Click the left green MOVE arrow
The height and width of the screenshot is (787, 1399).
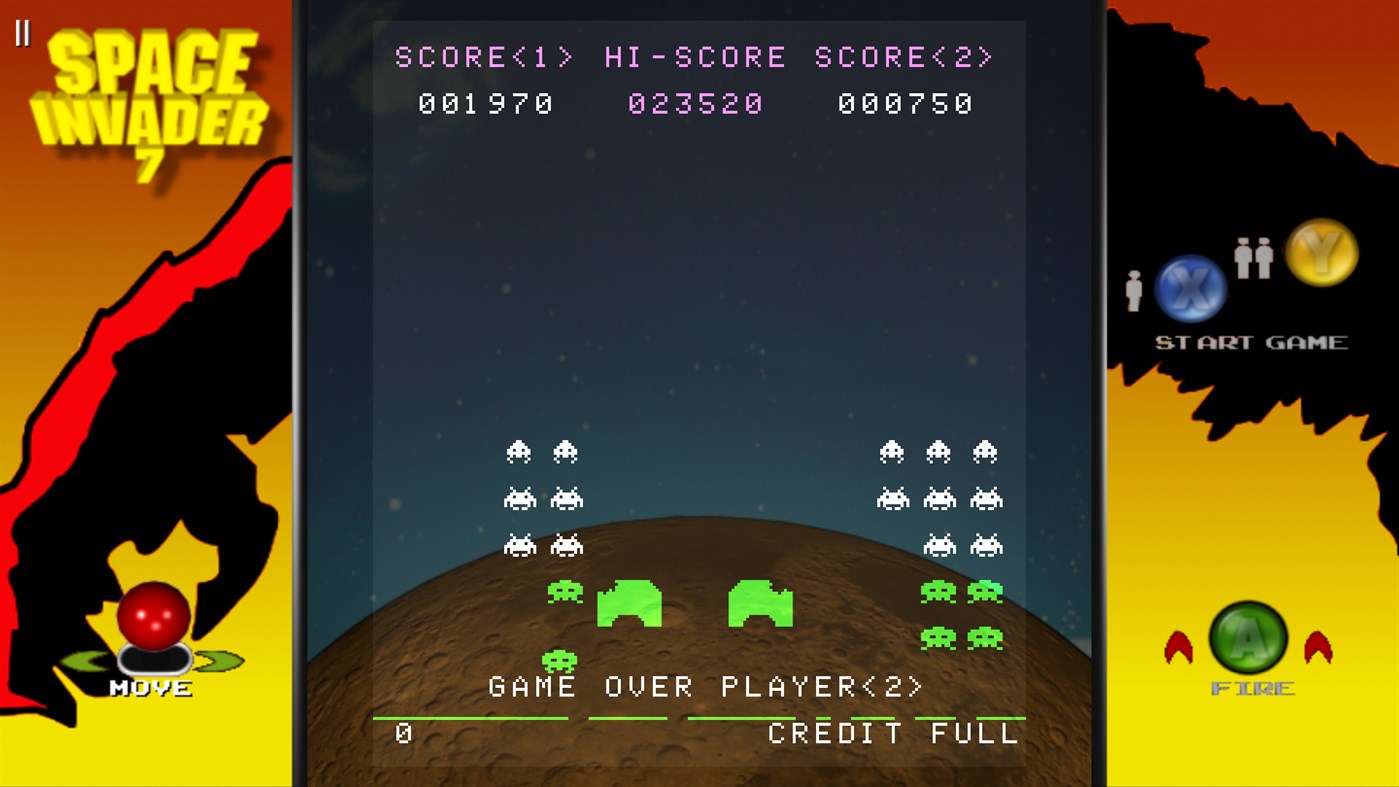coord(85,660)
